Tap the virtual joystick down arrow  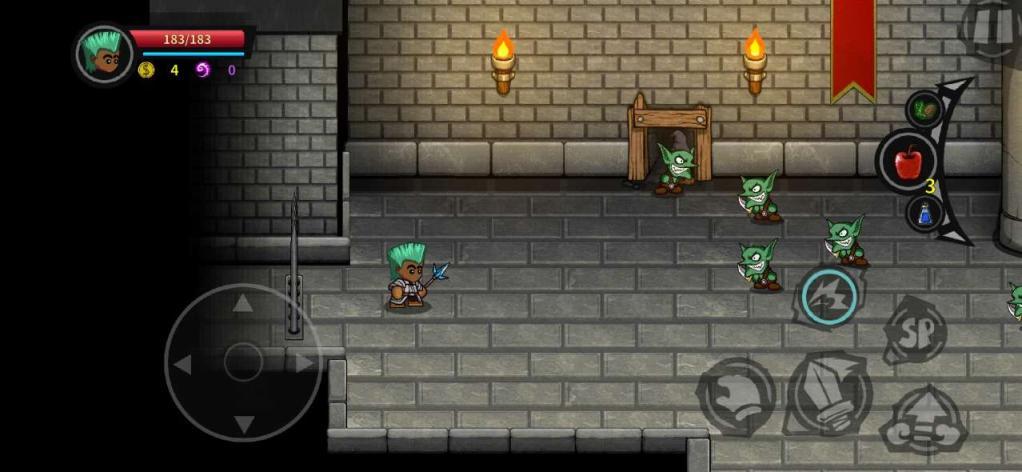pyautogui.click(x=243, y=424)
